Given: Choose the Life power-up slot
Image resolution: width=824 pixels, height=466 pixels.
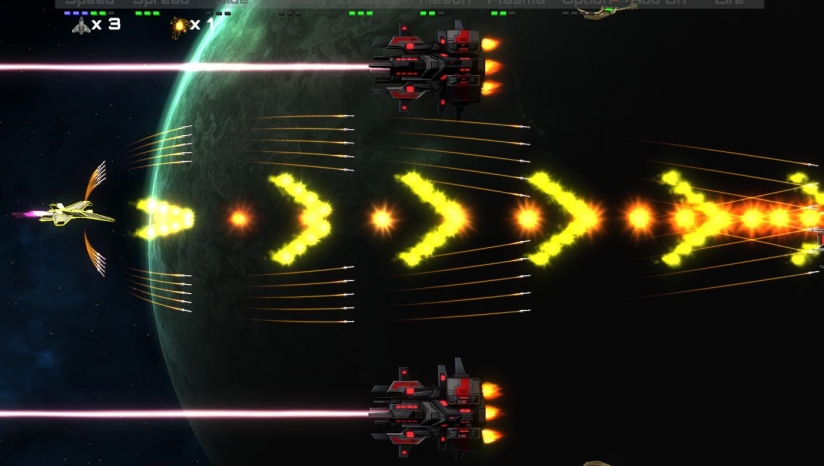Looking at the screenshot, I should click(729, 3).
